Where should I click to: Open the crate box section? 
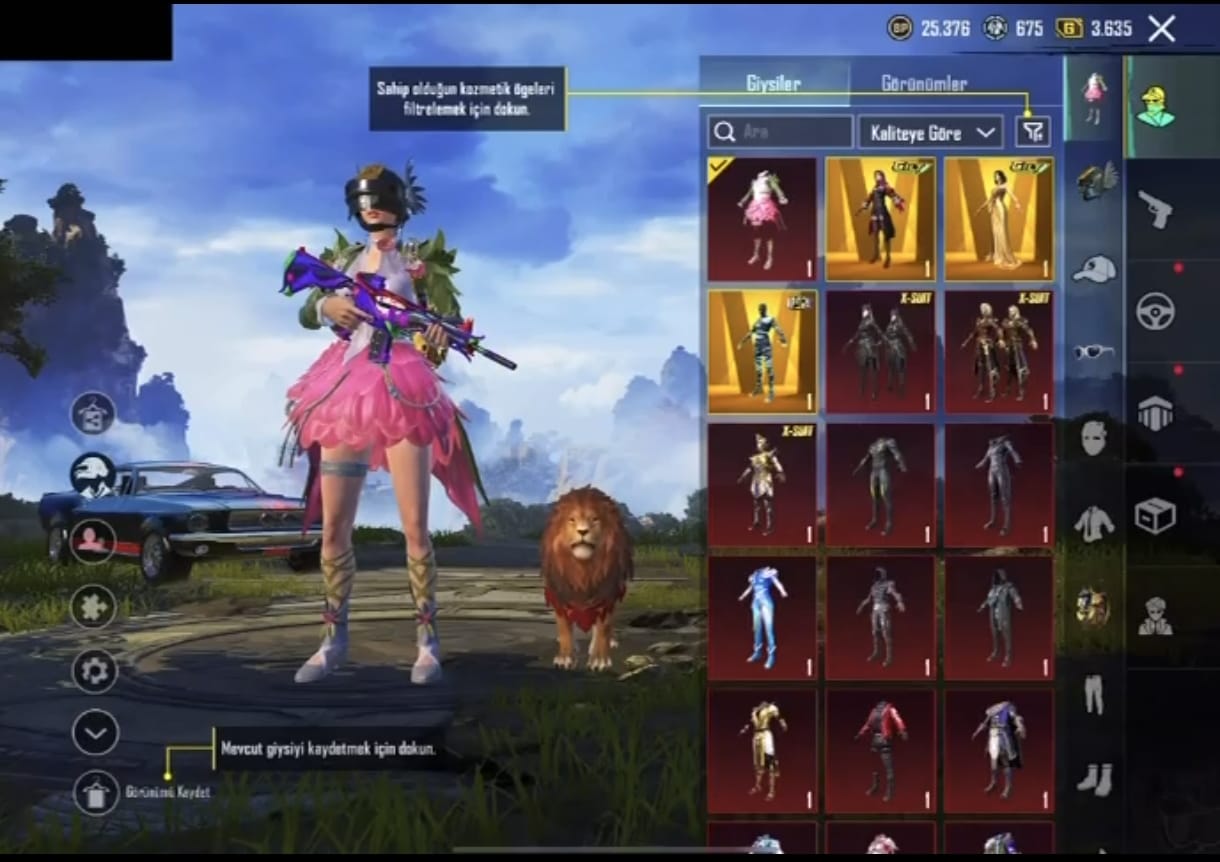click(1155, 515)
